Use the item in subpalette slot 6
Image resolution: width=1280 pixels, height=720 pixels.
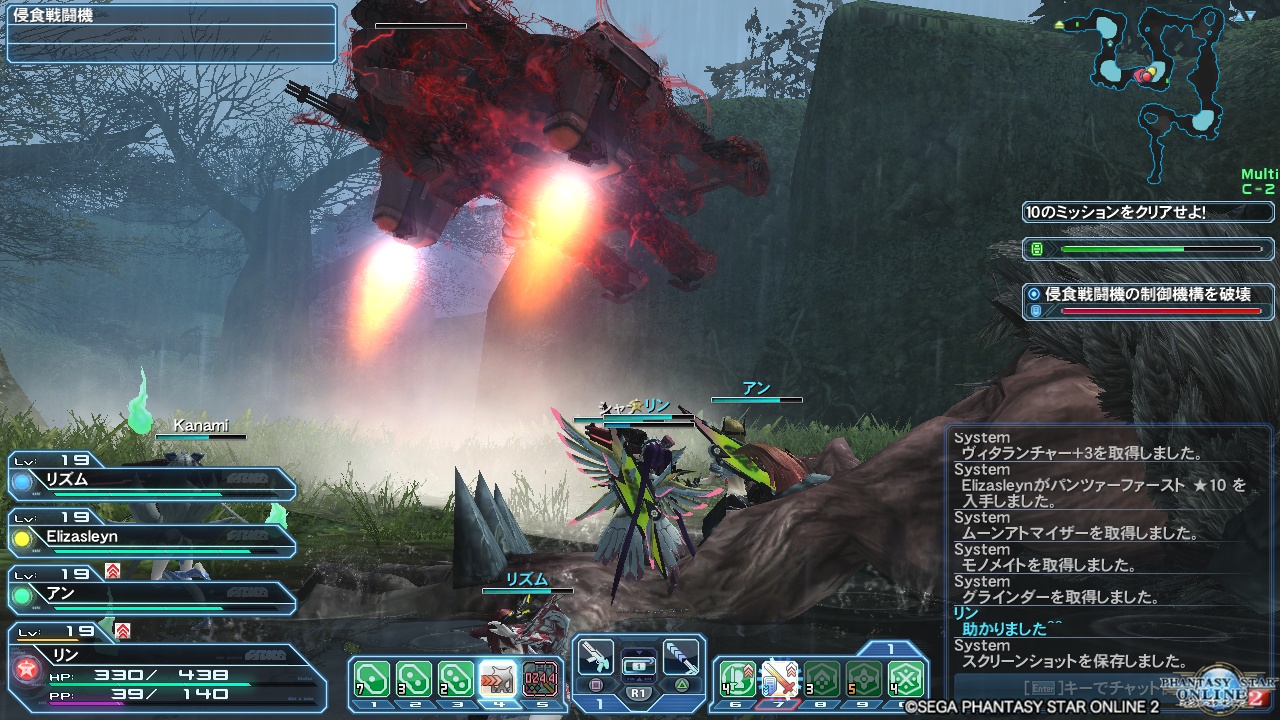point(737,679)
